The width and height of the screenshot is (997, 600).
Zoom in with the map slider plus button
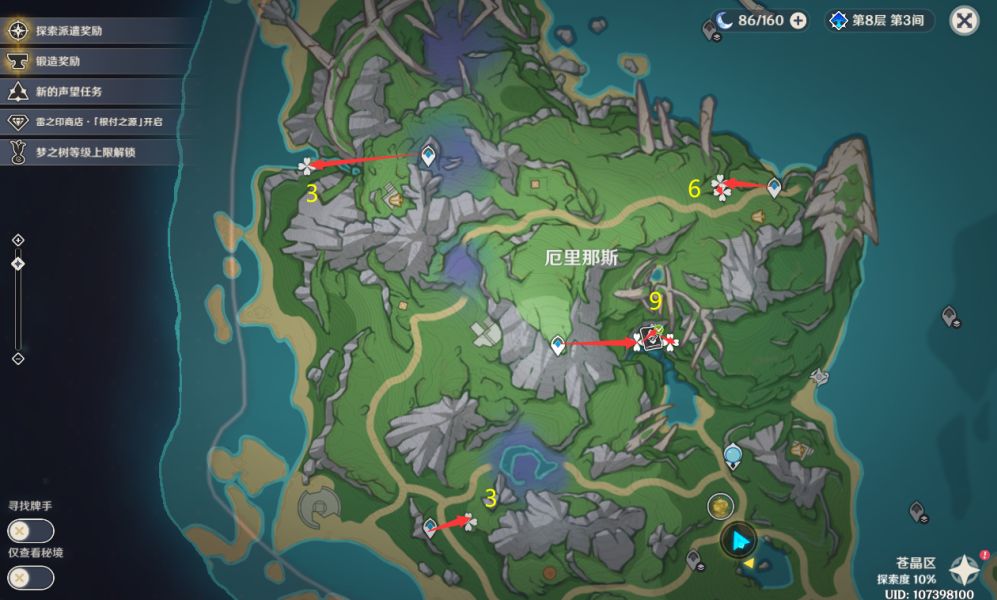(x=18, y=240)
